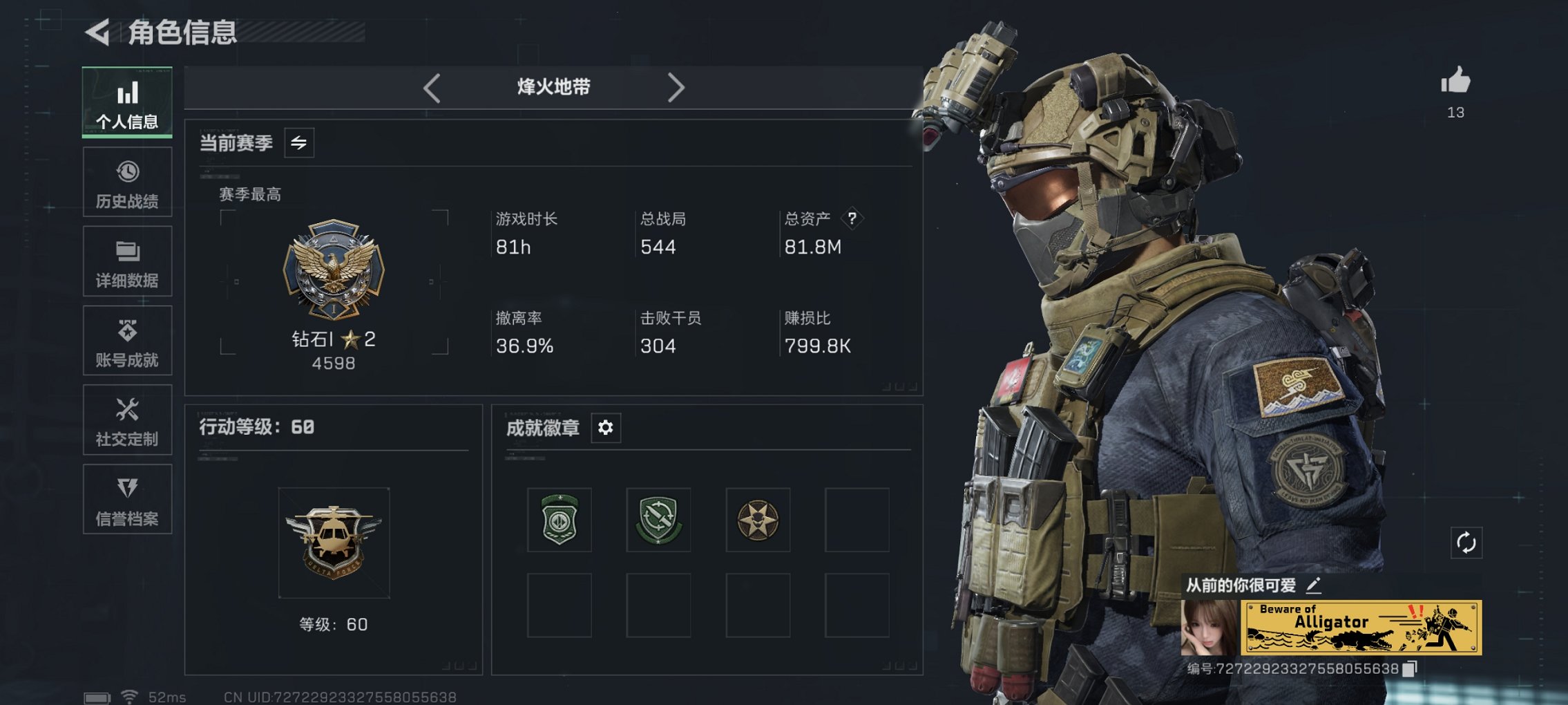Go to previous mode with left arrow
The width and height of the screenshot is (1568, 705).
coord(432,87)
